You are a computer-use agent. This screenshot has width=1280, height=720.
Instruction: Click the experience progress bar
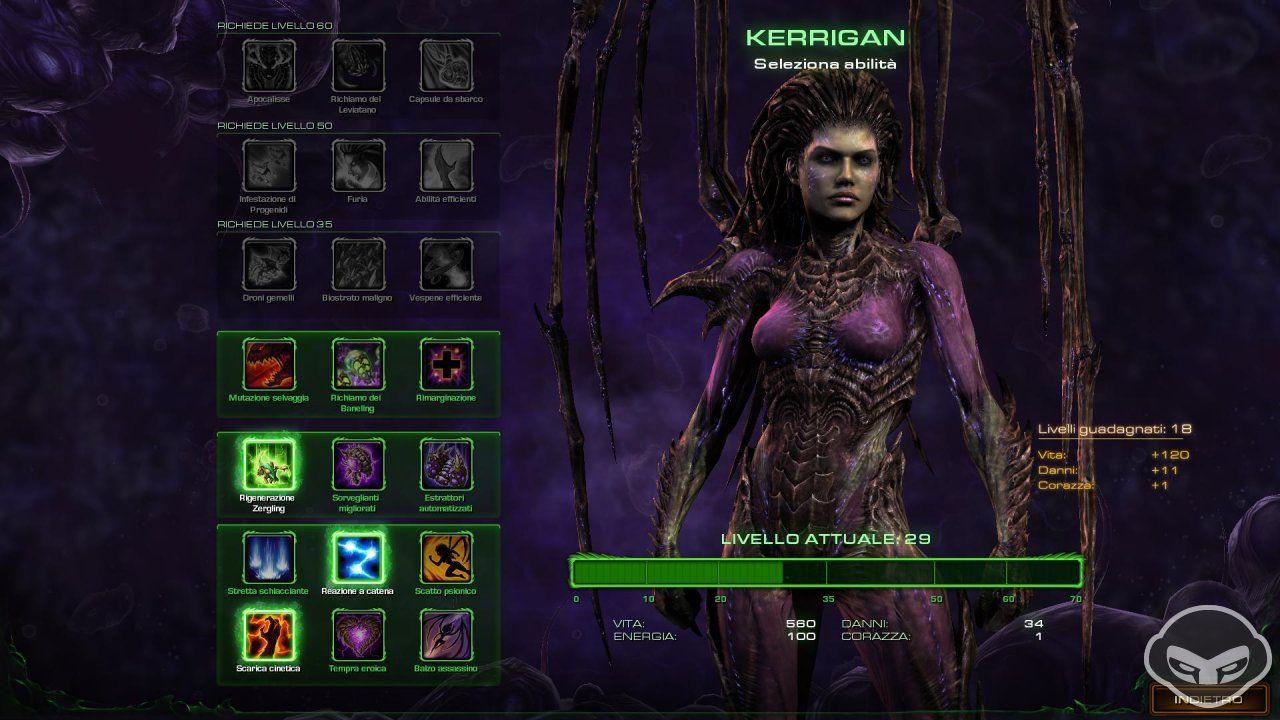(826, 573)
